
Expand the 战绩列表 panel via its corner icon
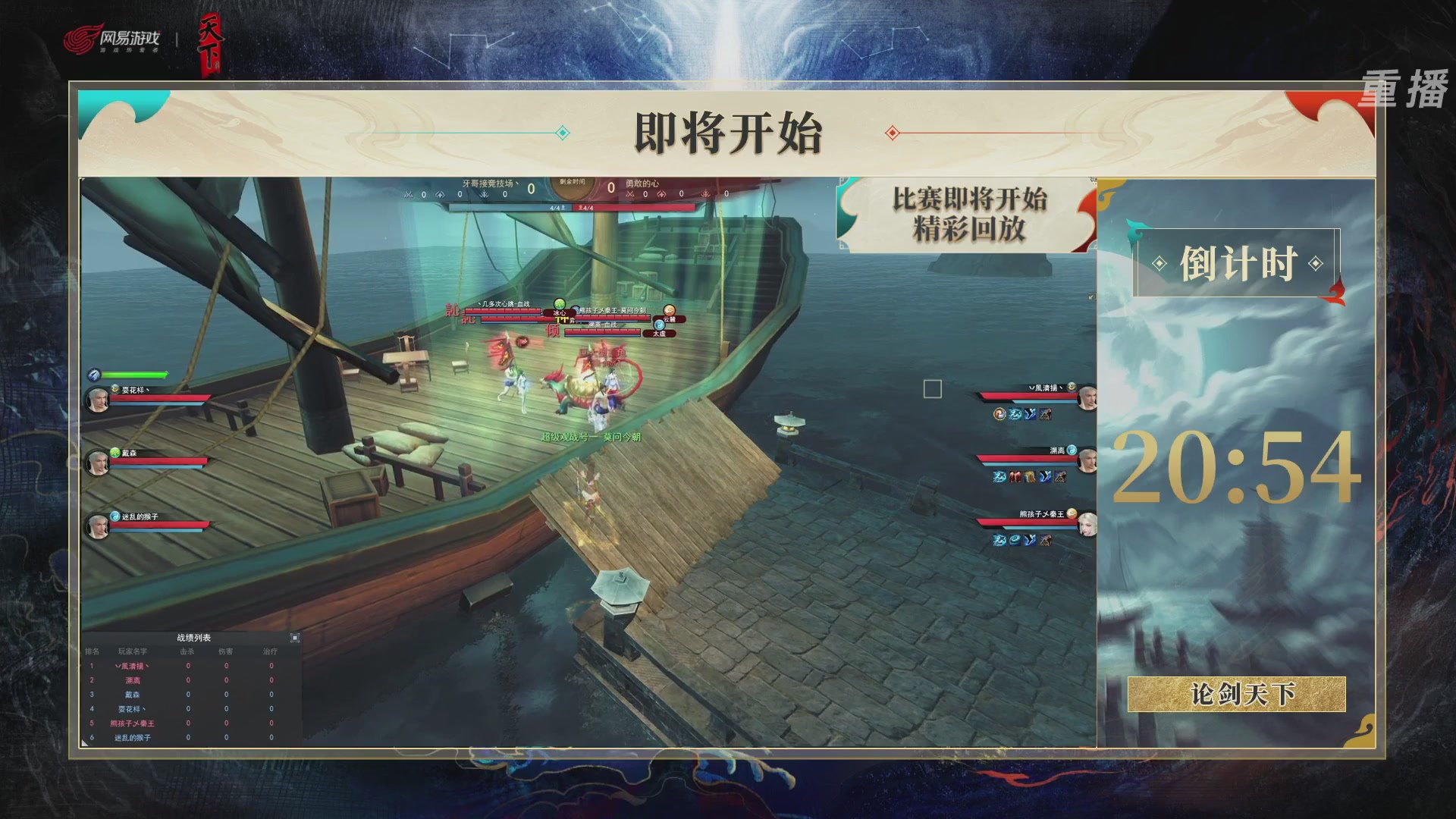tap(294, 638)
